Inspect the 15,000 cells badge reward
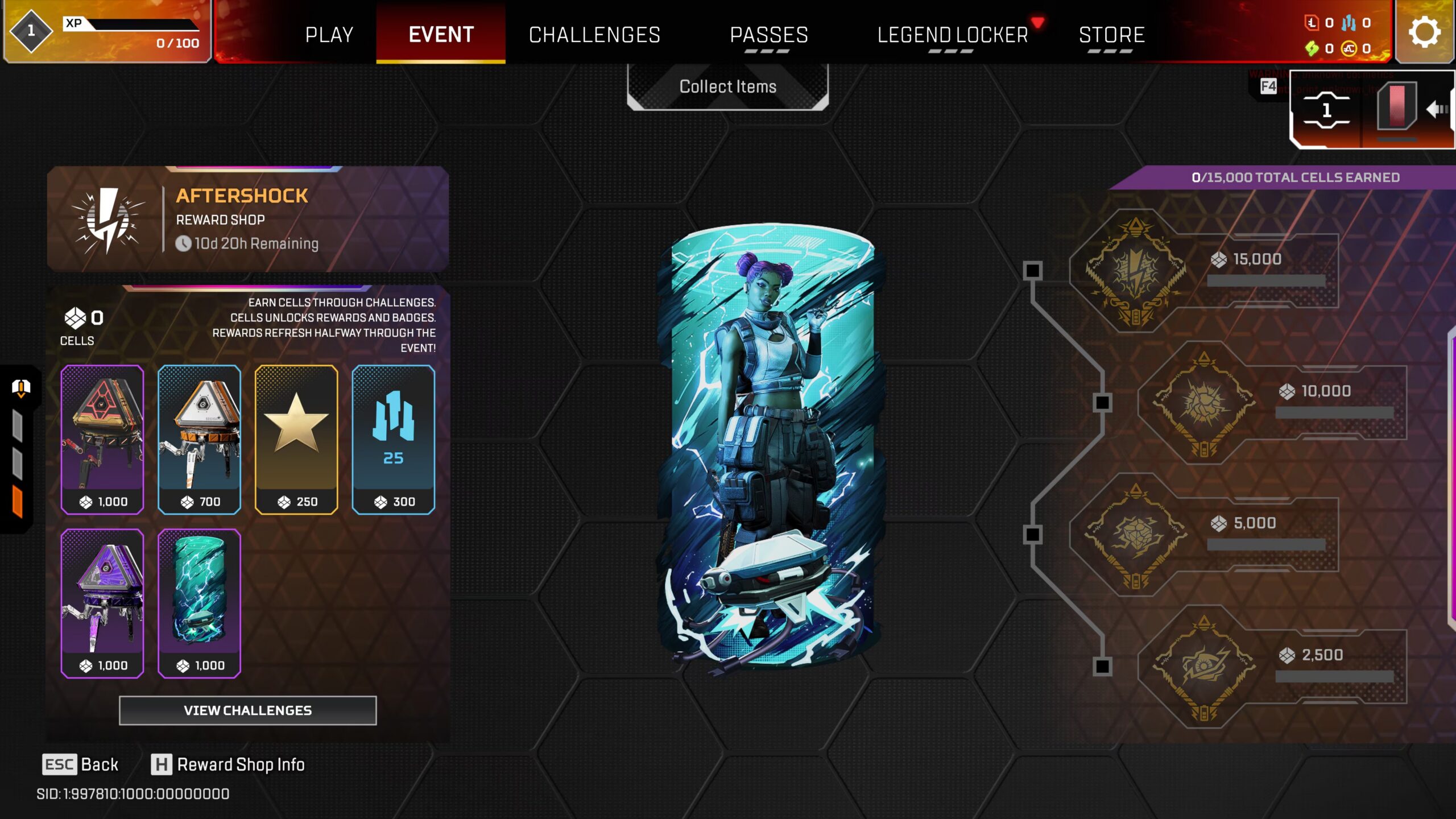Screen dimensions: 1456x819 click(1135, 271)
